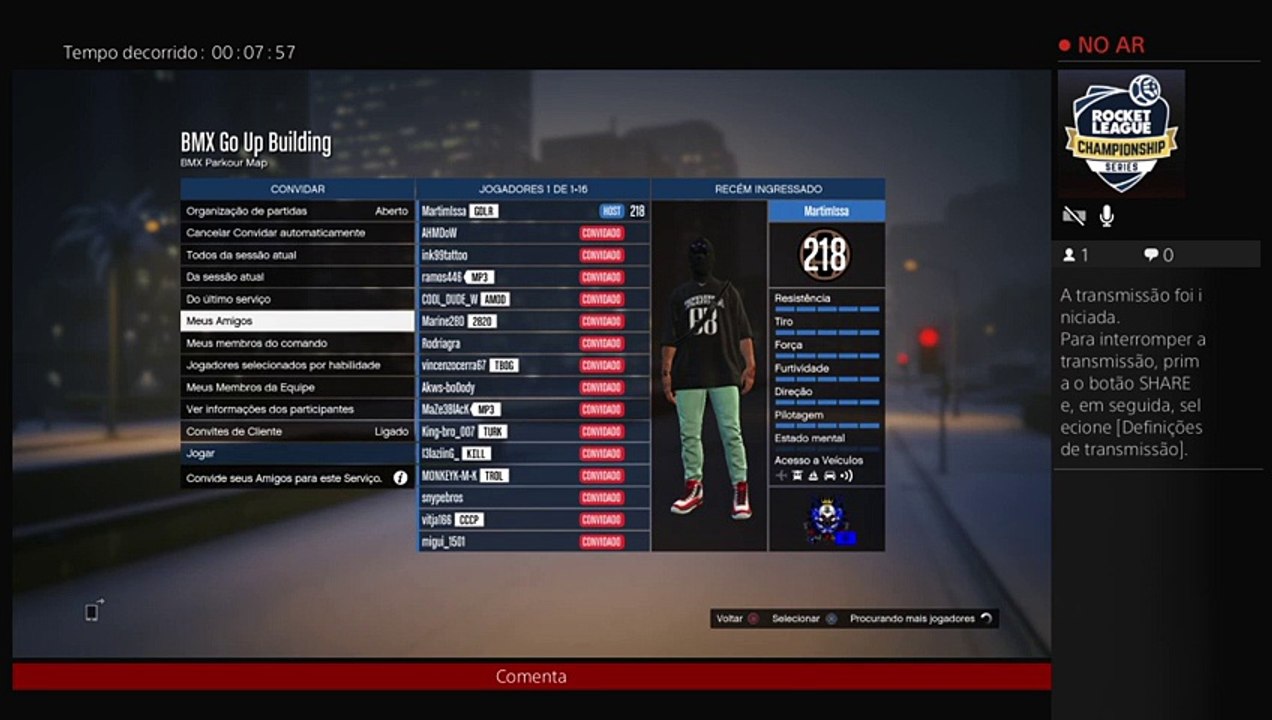Select Meus Membros da Equipe
1272x720 pixels.
click(297, 387)
